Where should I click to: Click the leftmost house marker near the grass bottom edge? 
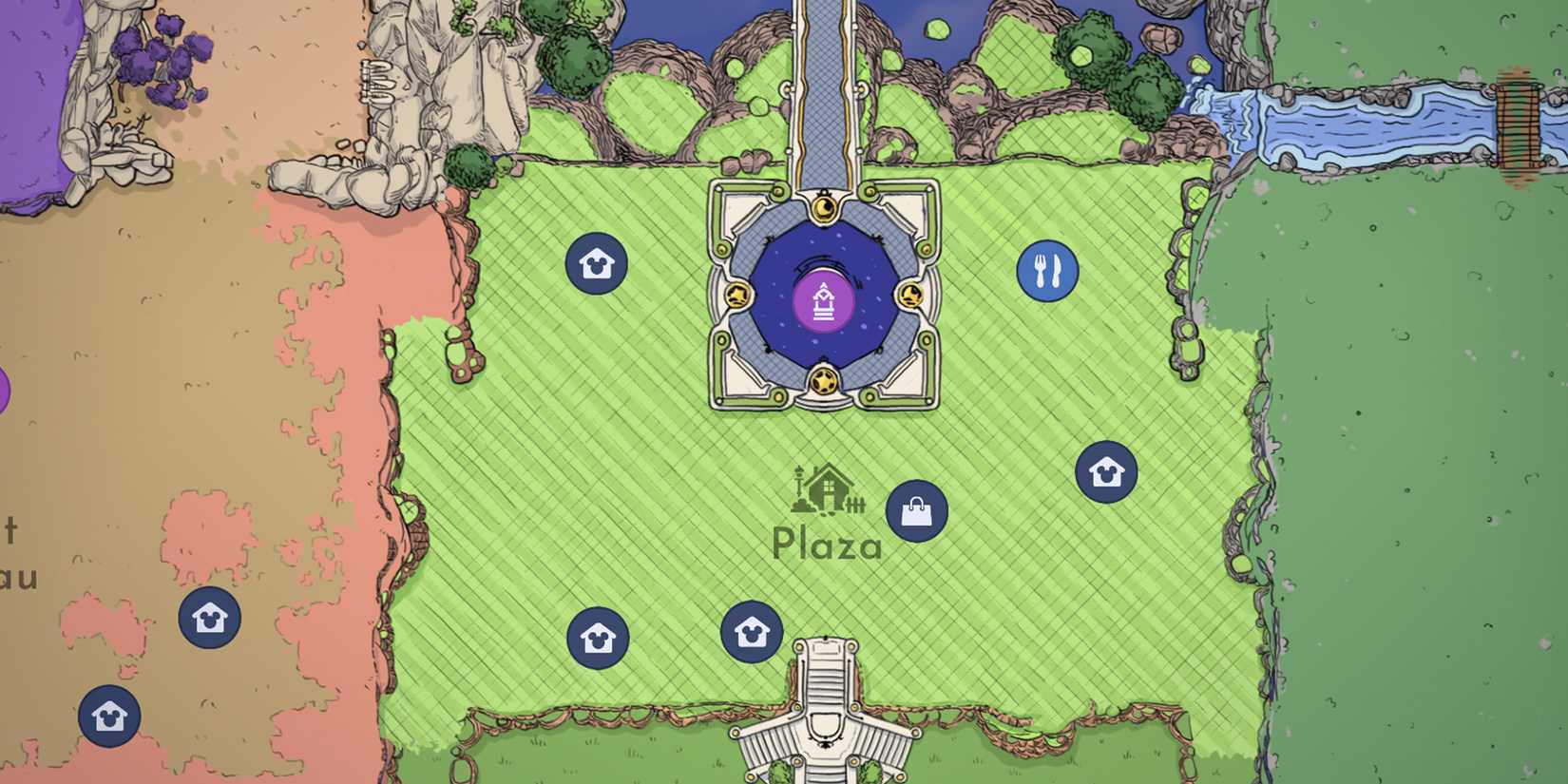pos(600,639)
